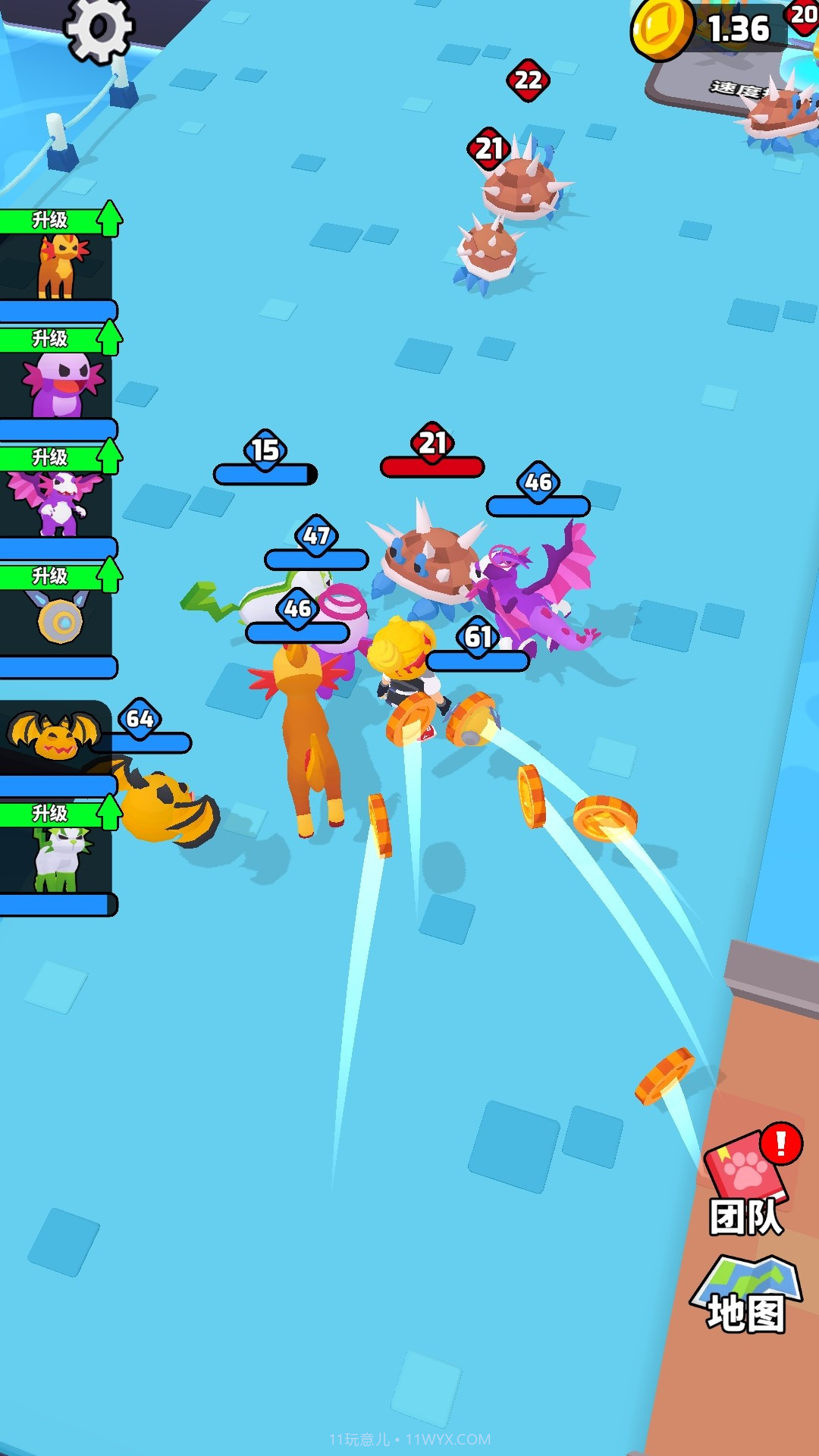The height and width of the screenshot is (1456, 819).
Task: Tap the gold coin currency icon
Action: (x=661, y=29)
